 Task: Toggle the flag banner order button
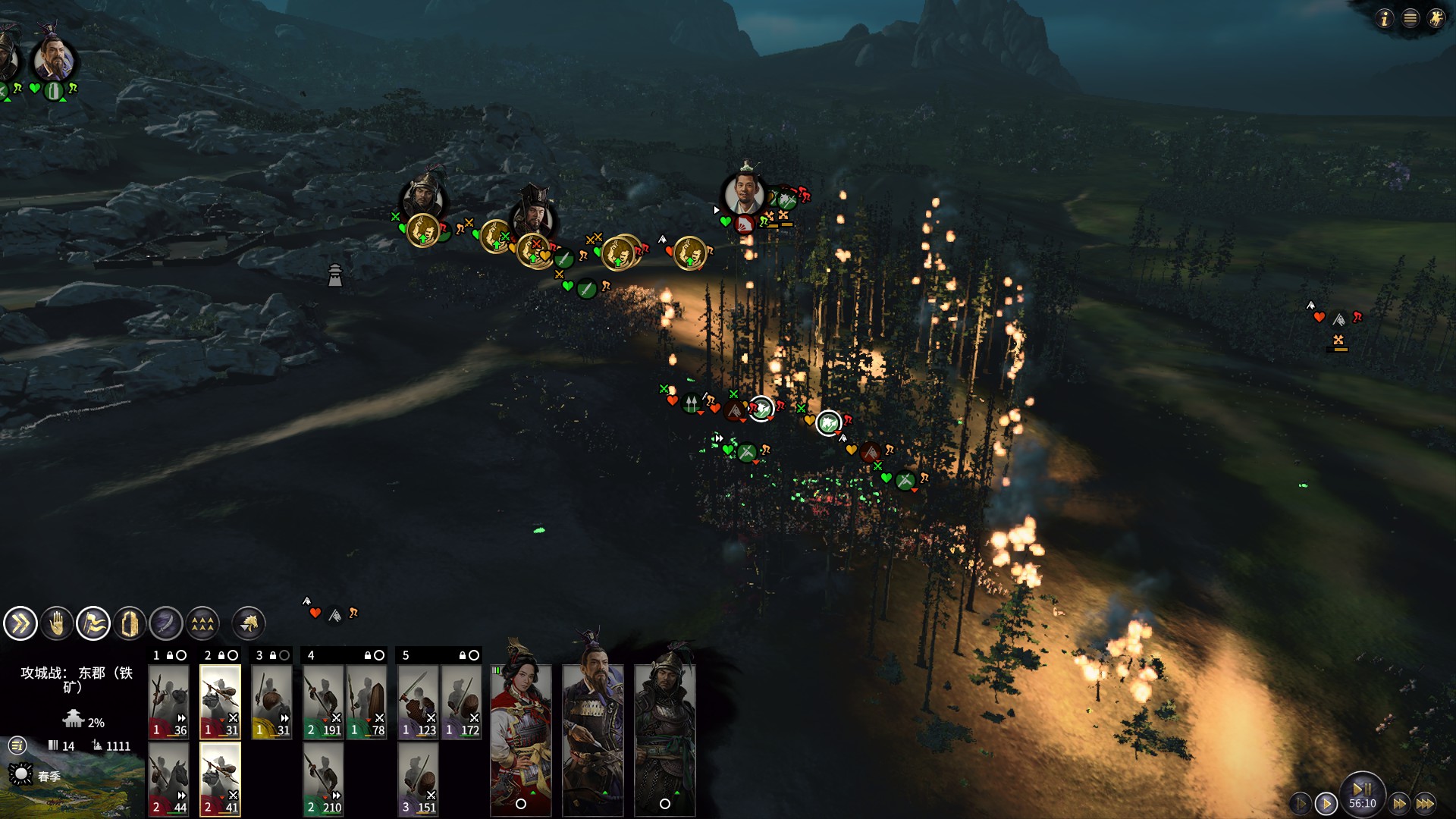click(93, 624)
